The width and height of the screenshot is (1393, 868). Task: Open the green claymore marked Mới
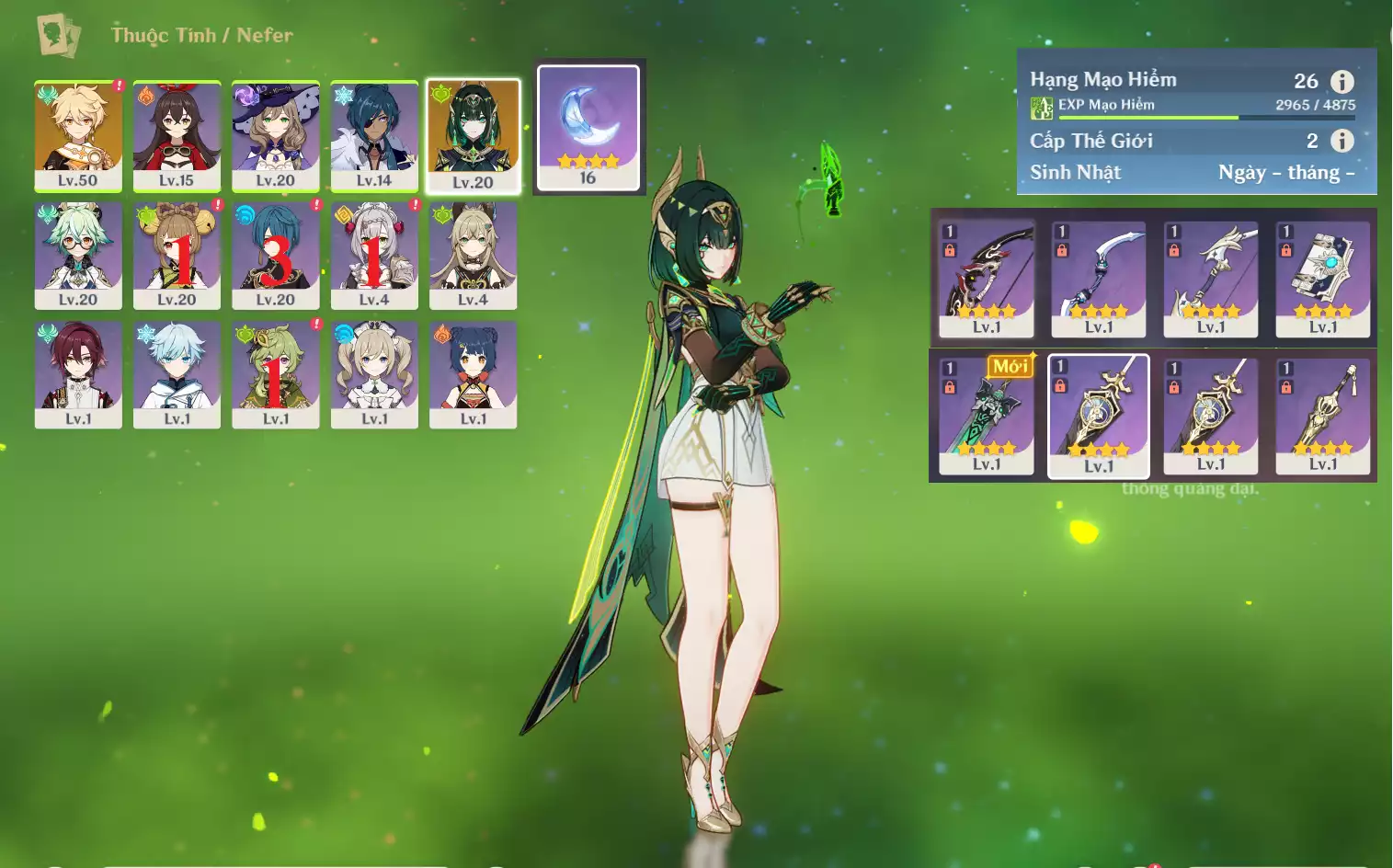(987, 416)
